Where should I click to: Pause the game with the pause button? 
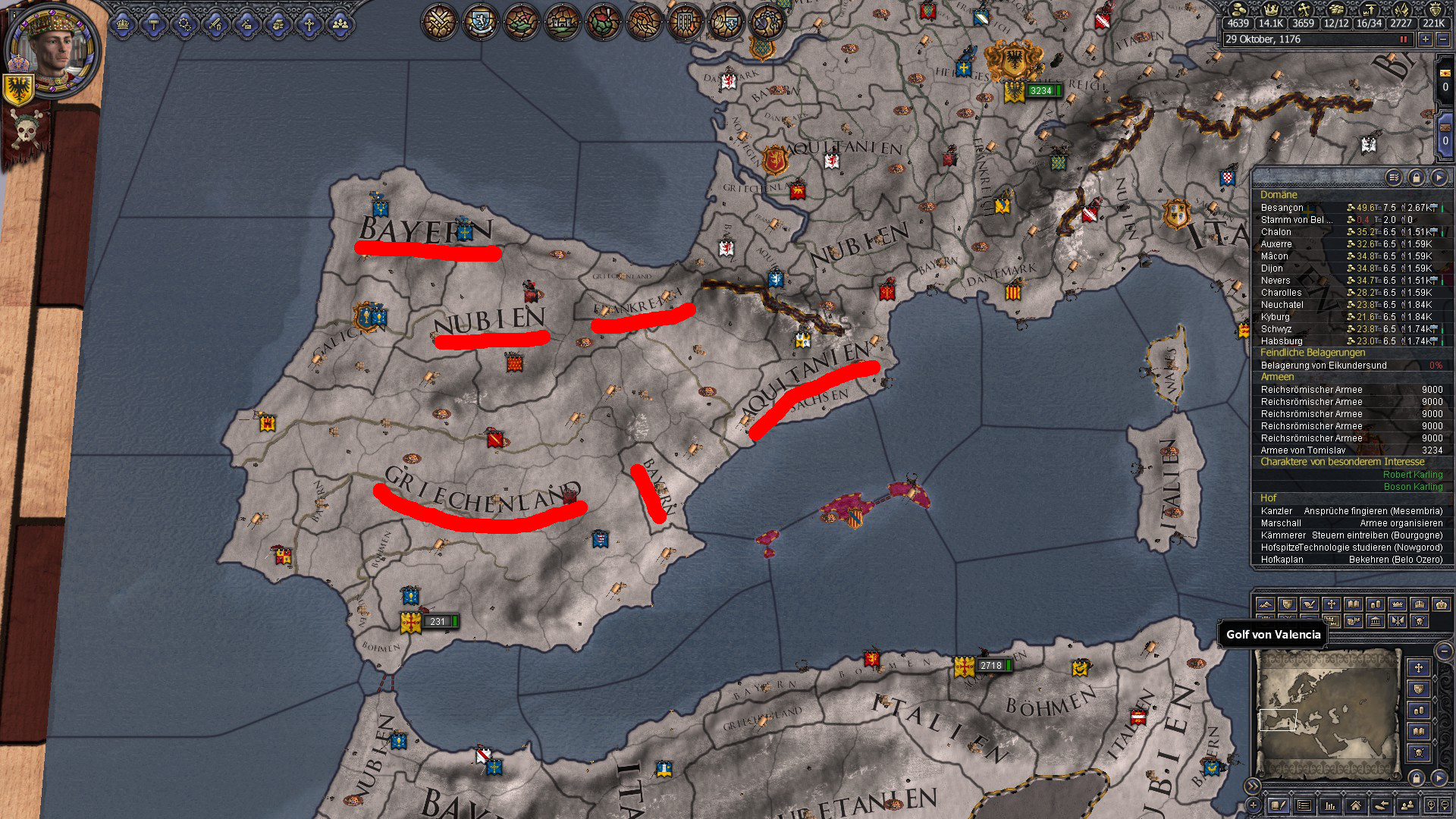pyautogui.click(x=1405, y=39)
